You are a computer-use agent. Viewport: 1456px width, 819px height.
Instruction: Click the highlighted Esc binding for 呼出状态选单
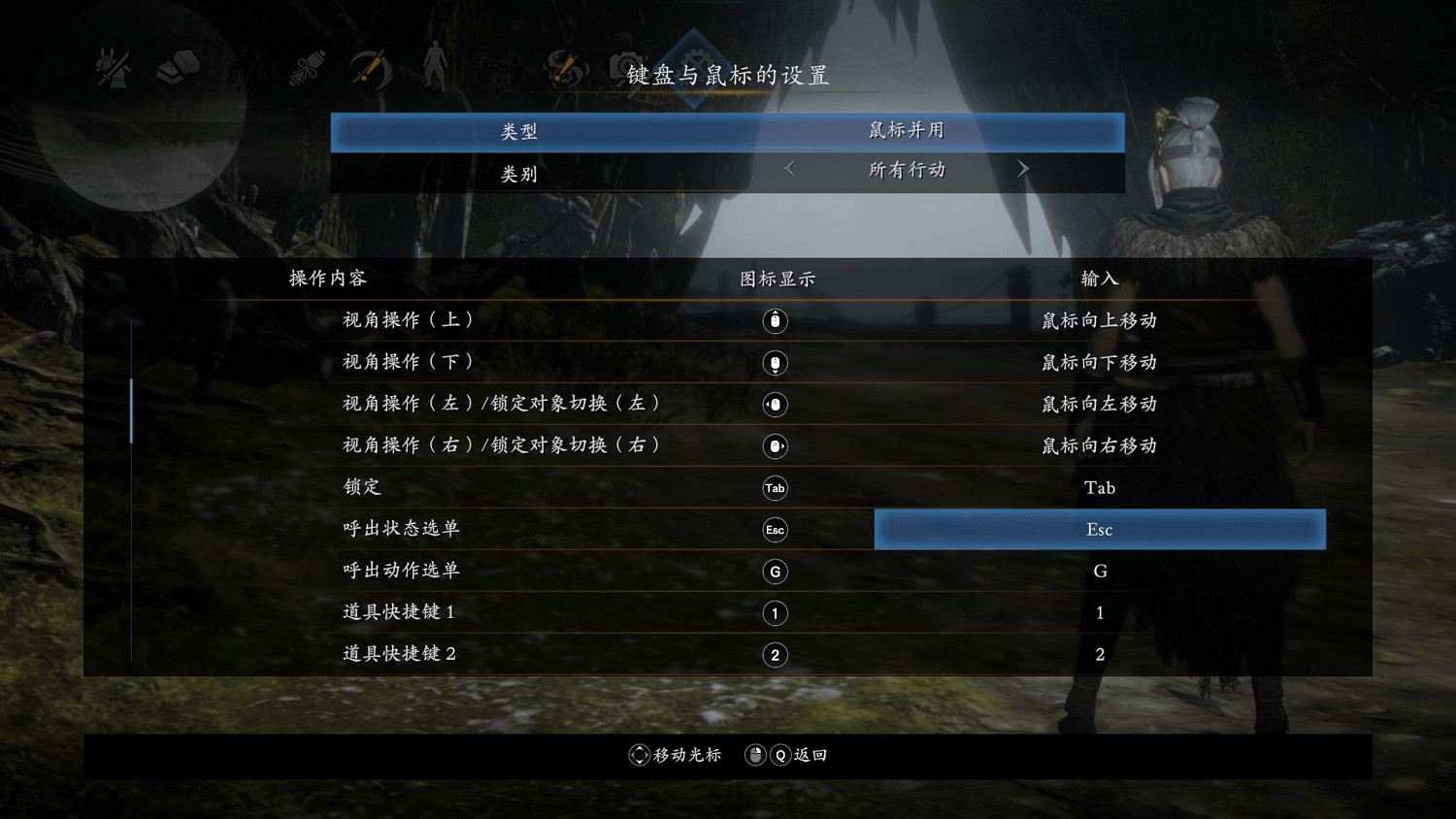coord(1100,529)
